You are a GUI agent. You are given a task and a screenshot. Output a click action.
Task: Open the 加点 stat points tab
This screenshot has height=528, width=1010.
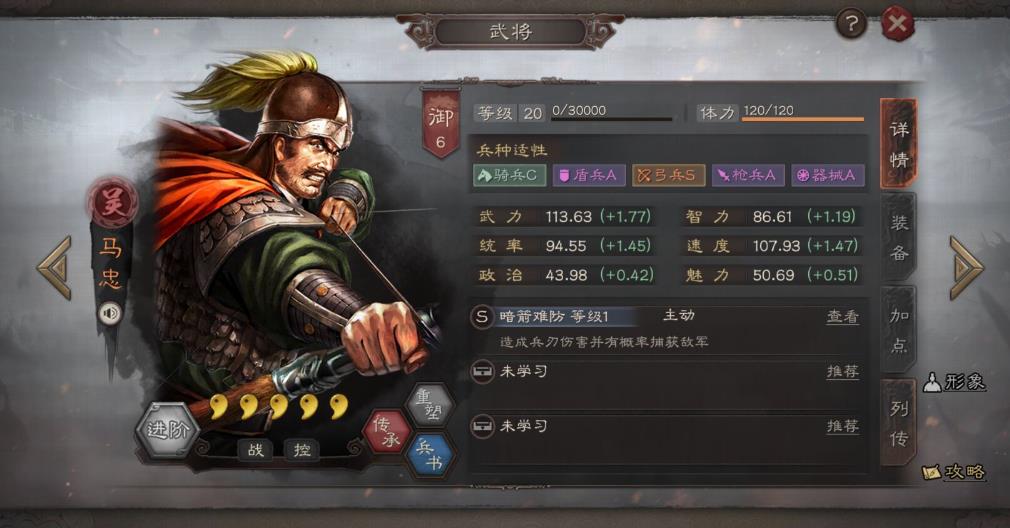click(x=898, y=330)
